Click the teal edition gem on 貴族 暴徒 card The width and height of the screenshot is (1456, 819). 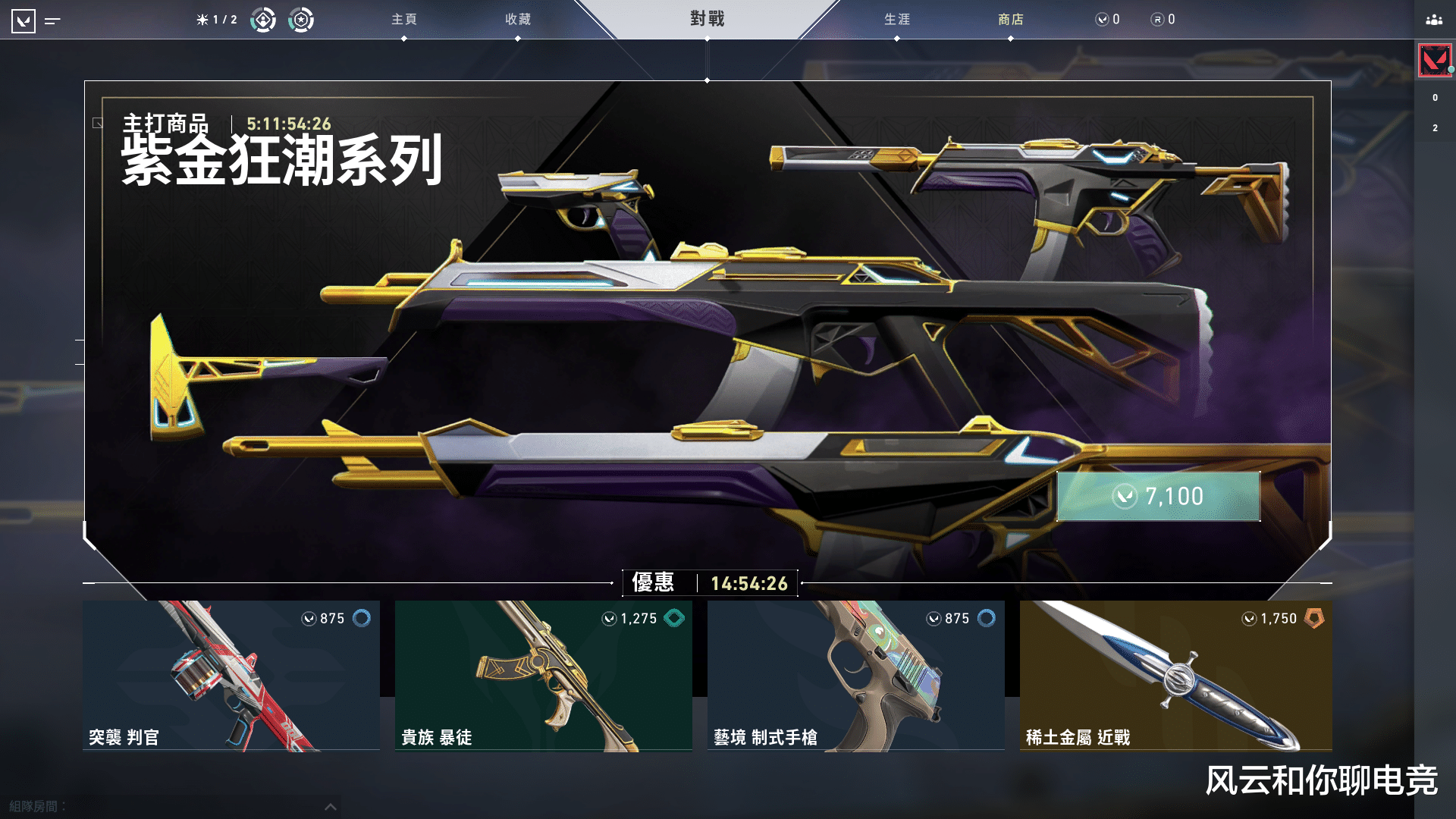point(673,618)
